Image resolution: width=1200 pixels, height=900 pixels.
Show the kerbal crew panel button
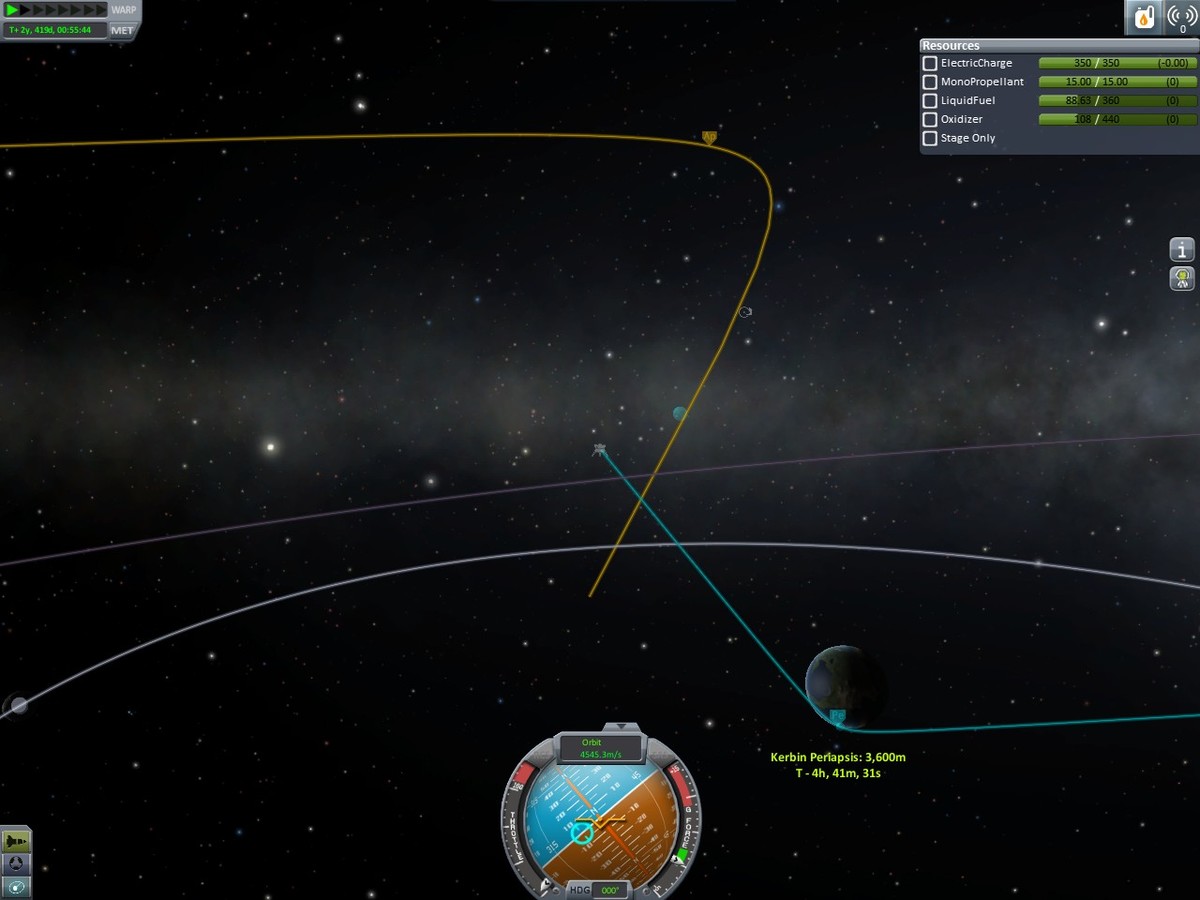point(1182,278)
